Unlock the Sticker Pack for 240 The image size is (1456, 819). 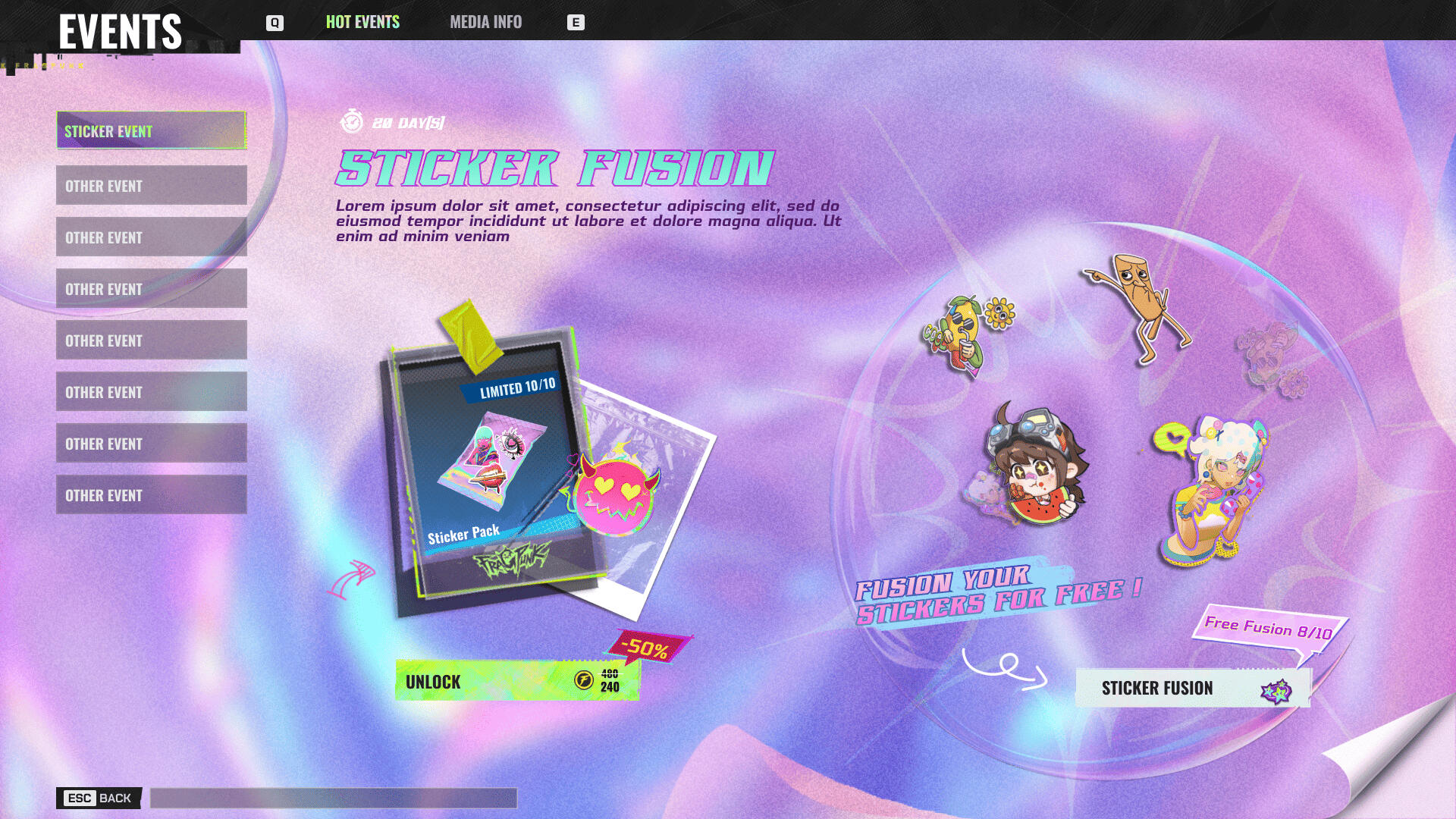coord(517,680)
